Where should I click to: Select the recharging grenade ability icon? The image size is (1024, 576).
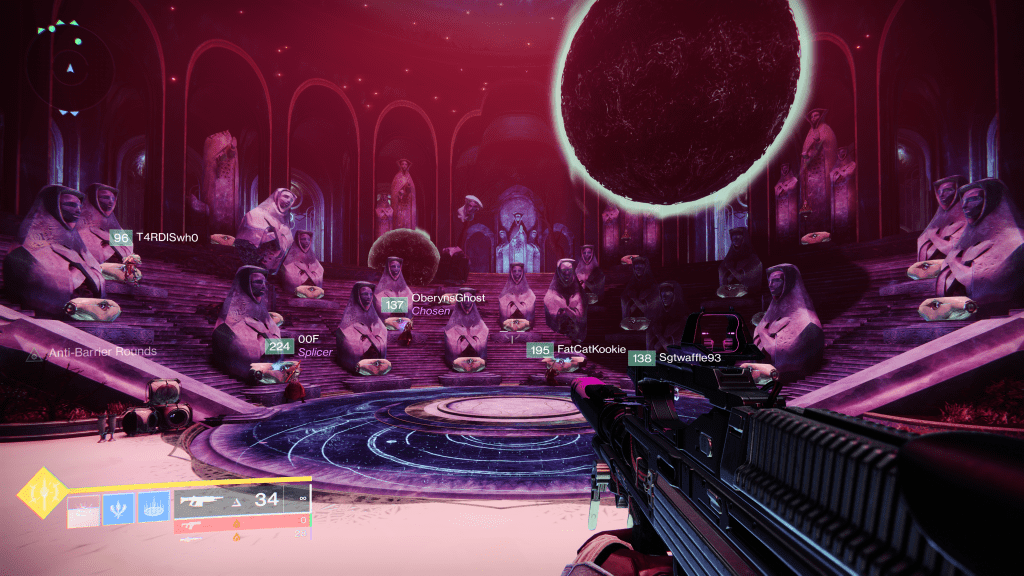83,510
